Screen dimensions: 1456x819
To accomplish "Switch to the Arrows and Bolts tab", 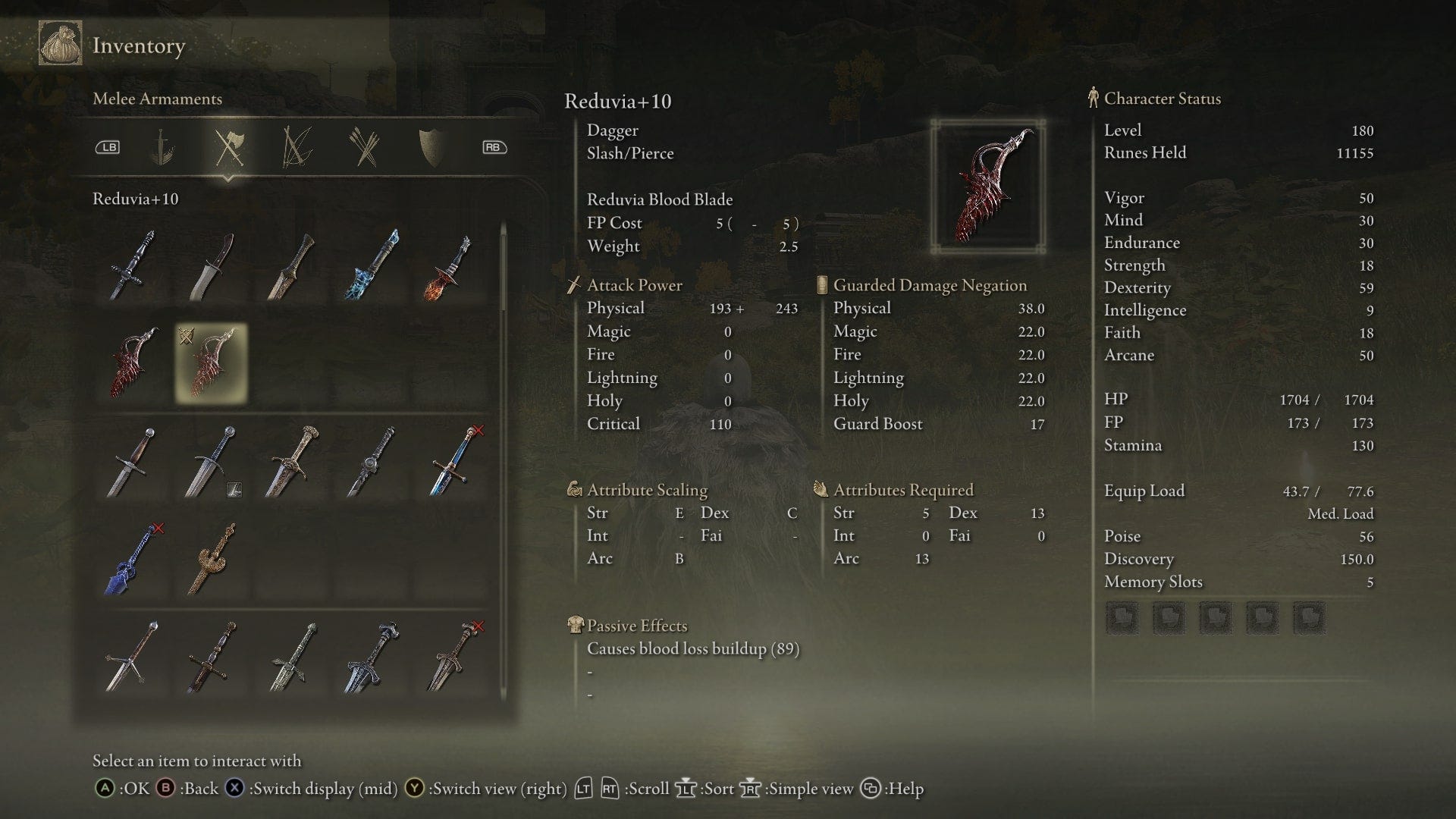I will point(365,147).
